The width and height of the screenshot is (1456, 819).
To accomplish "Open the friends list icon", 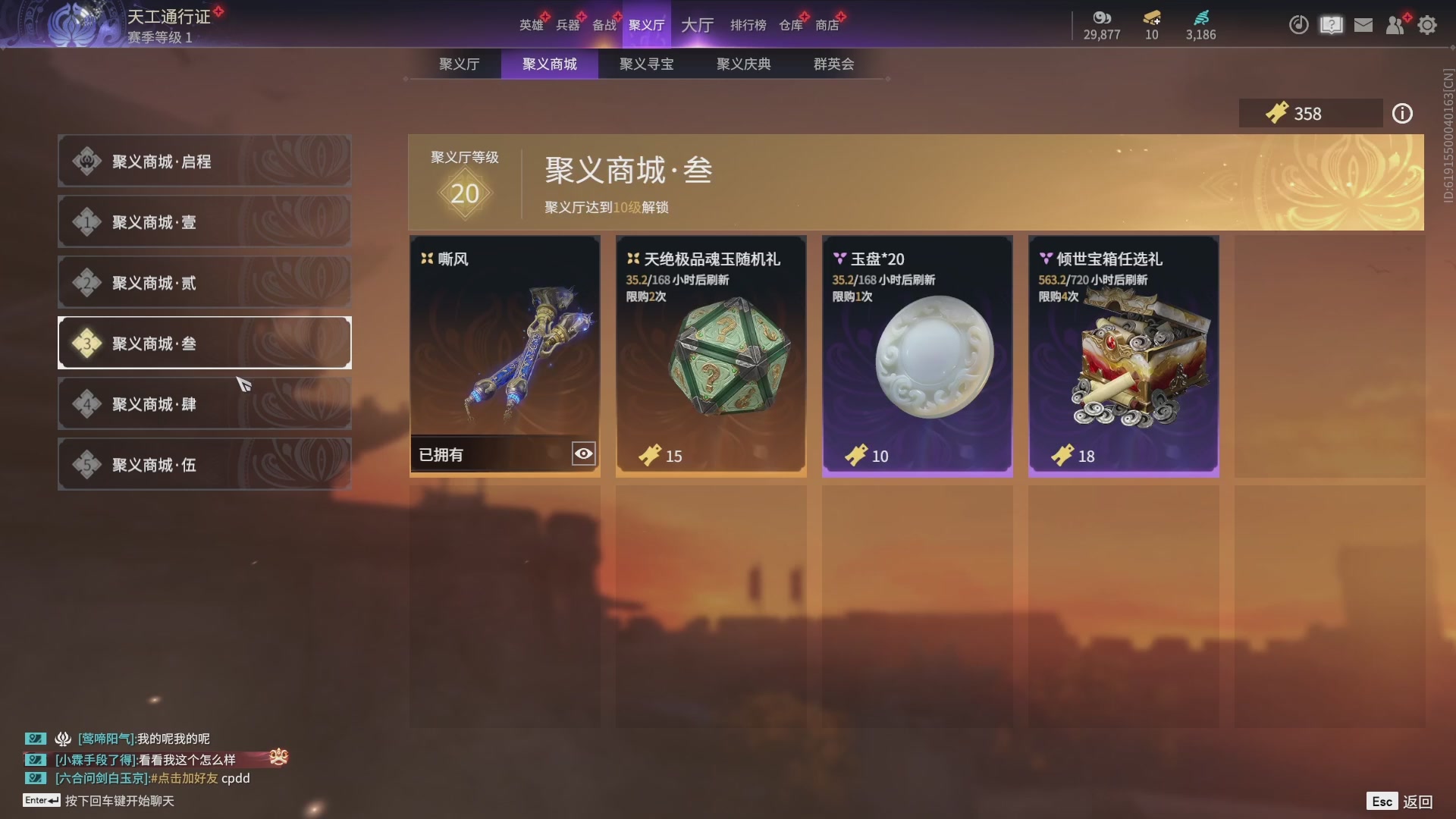I will point(1395,25).
